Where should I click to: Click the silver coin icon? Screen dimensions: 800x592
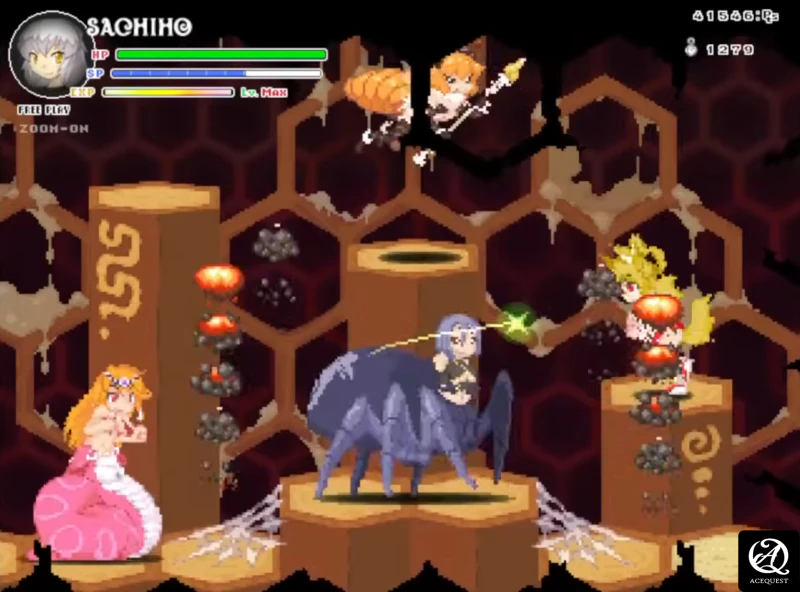tap(689, 46)
